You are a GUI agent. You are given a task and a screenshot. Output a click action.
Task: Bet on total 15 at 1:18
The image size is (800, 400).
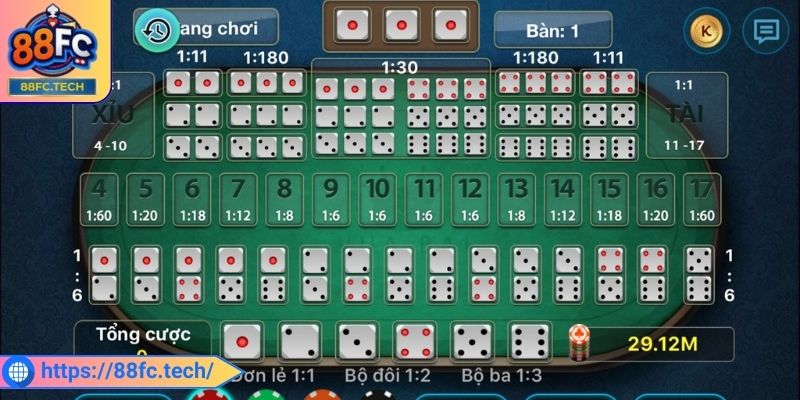pyautogui.click(x=609, y=200)
